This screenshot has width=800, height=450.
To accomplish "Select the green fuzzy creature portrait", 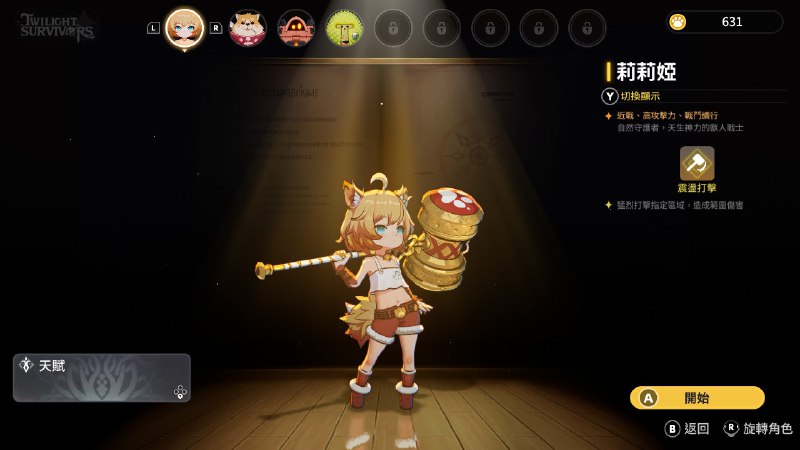I will click(x=344, y=29).
